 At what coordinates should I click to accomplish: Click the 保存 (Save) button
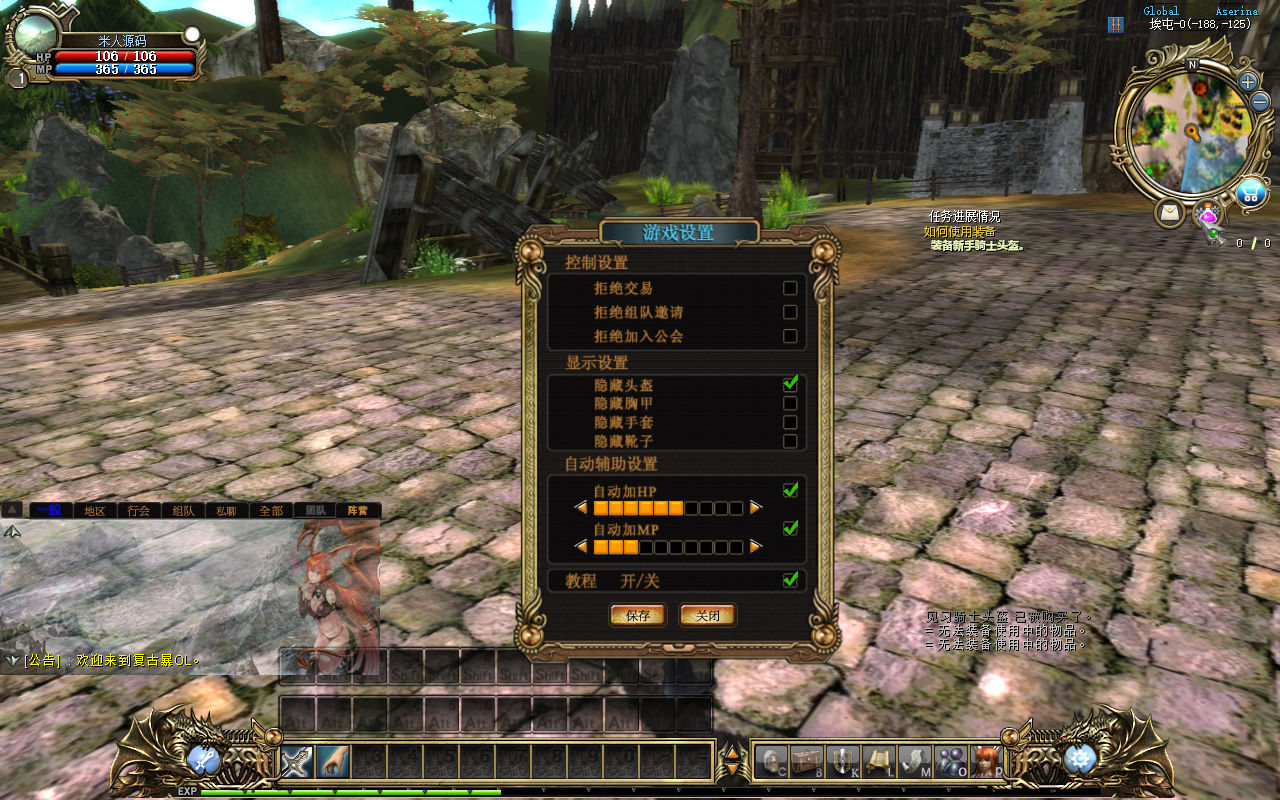tap(637, 615)
